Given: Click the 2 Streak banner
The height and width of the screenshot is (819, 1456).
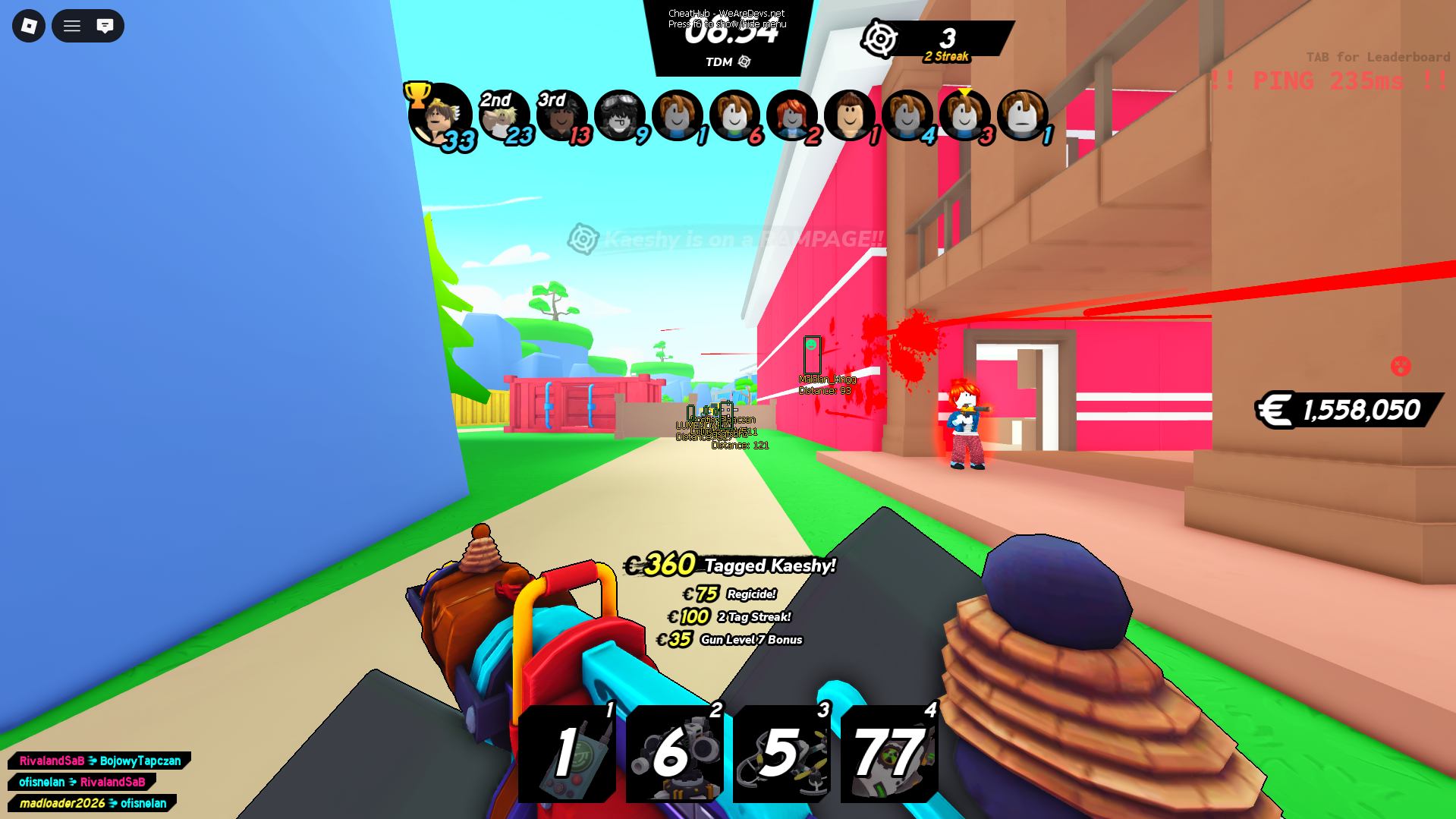Looking at the screenshot, I should click(x=945, y=55).
